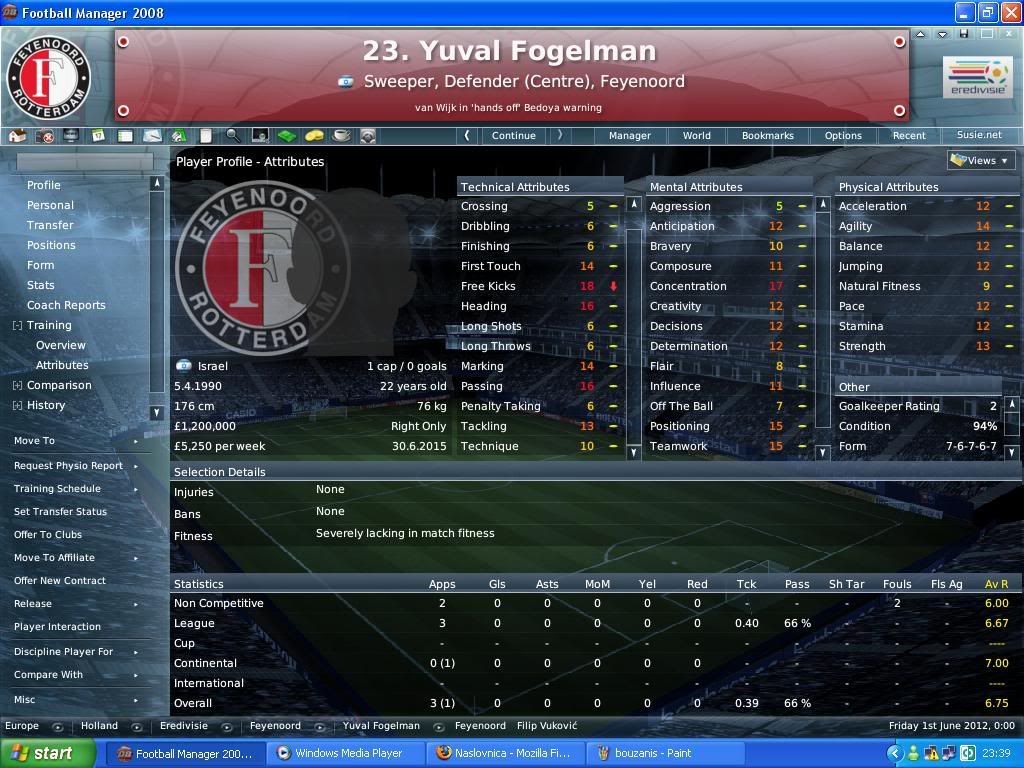Request a Physio Report
1024x768 pixels.
coord(68,465)
